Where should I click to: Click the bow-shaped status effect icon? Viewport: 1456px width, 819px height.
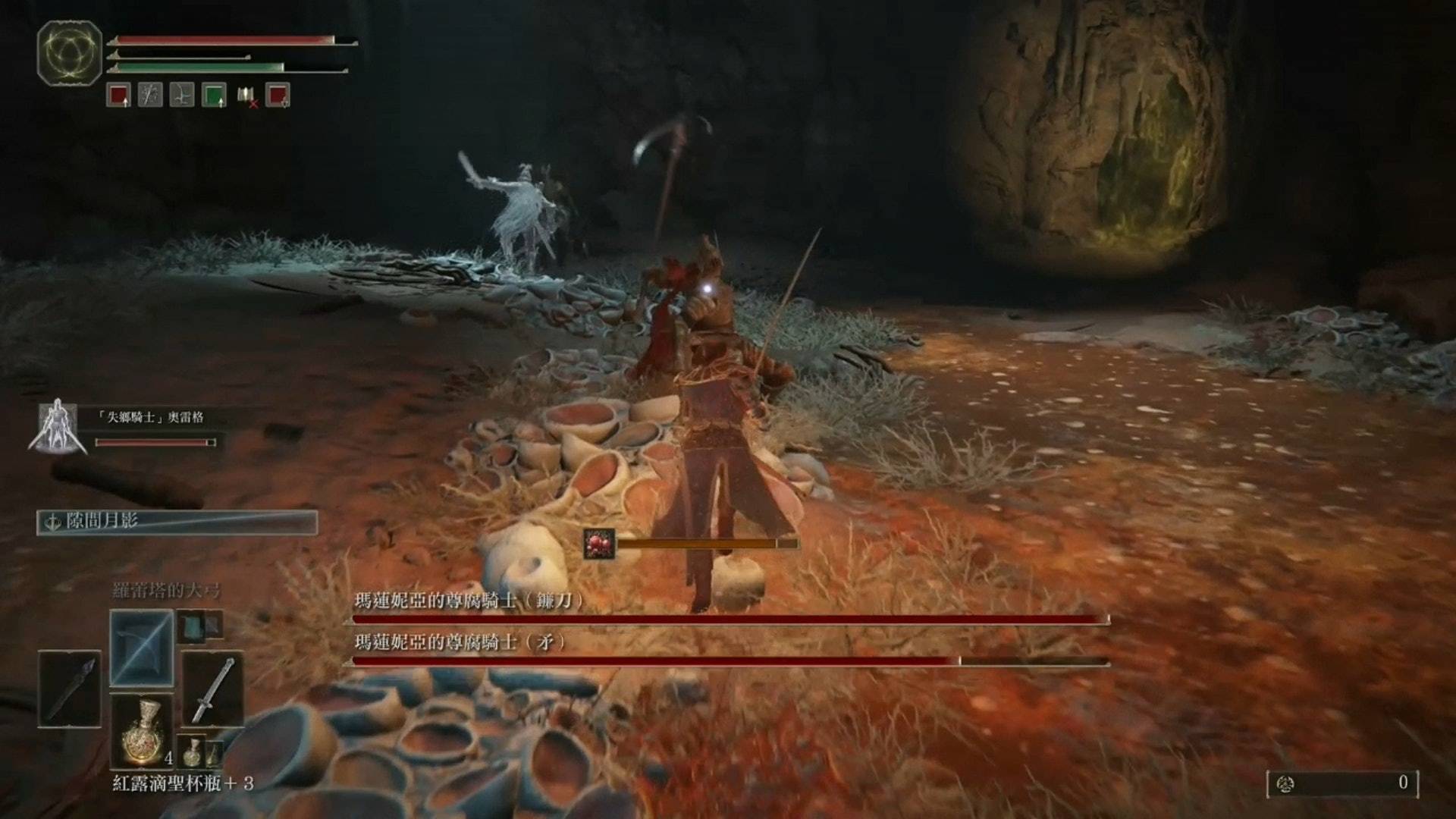pos(182,96)
